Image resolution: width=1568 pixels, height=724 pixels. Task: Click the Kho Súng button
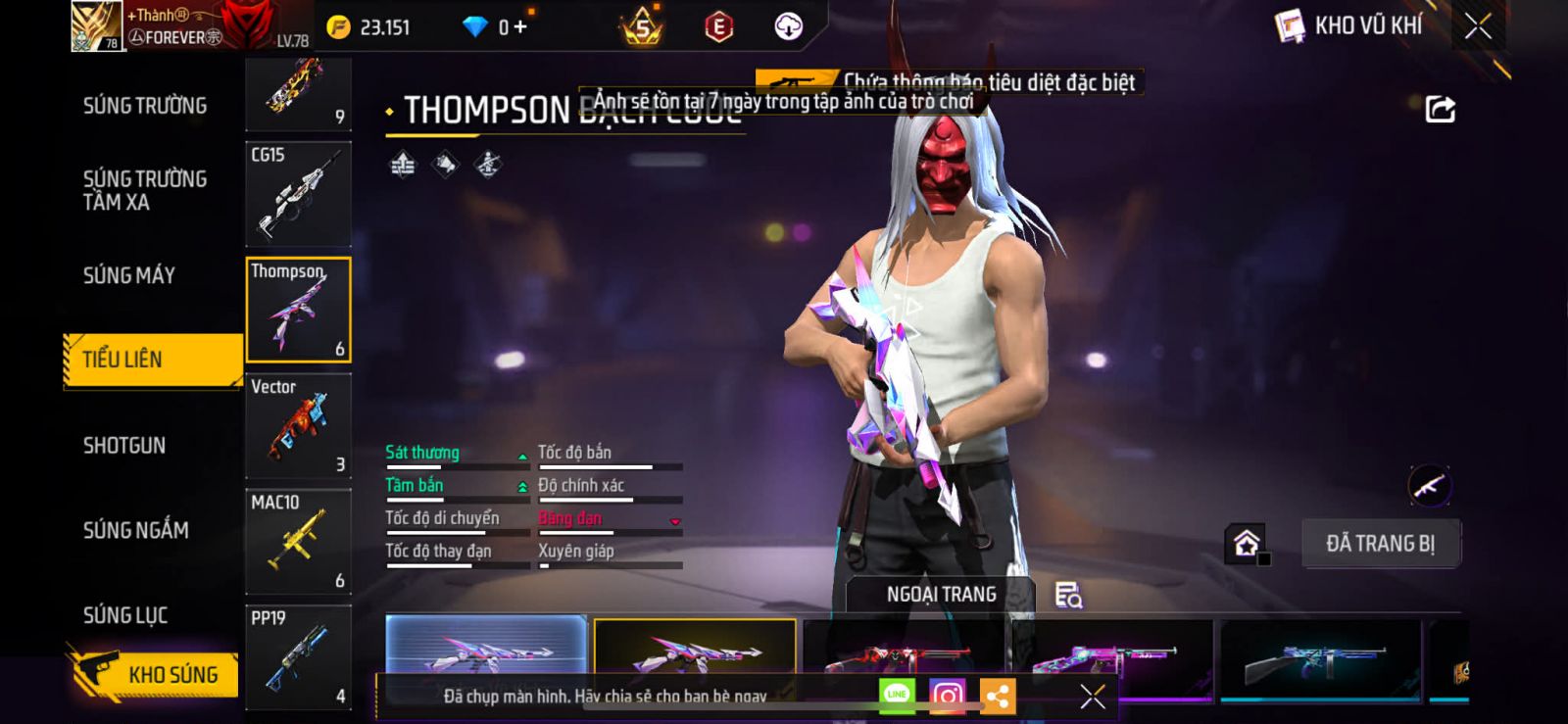(x=155, y=674)
